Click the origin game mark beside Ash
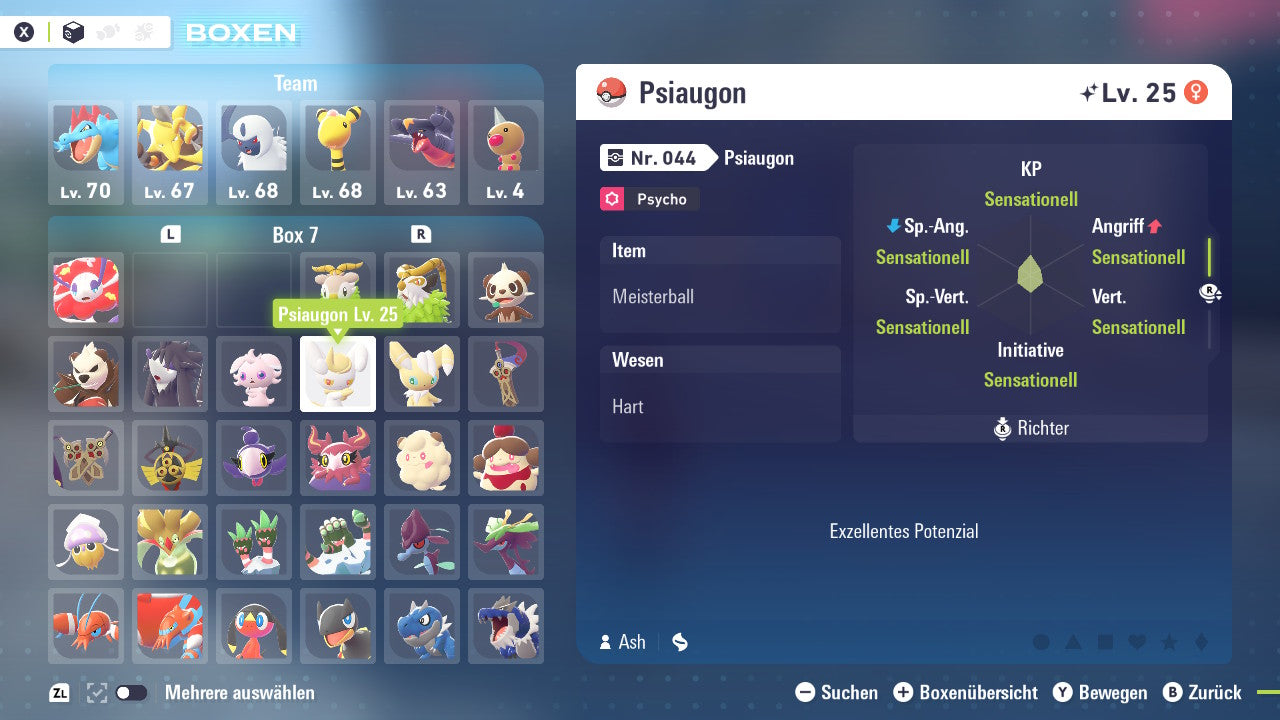1280x720 pixels. tap(679, 643)
